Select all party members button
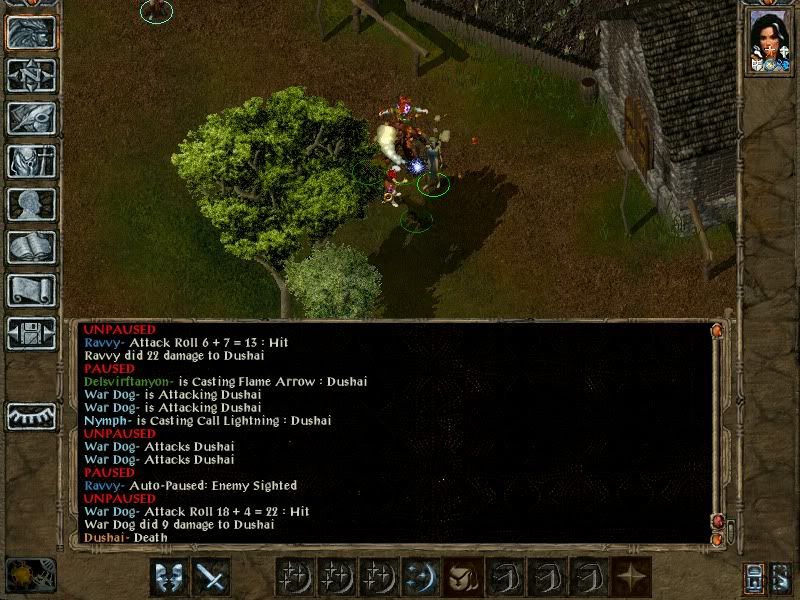Image resolution: width=800 pixels, height=600 pixels. pyautogui.click(x=753, y=578)
